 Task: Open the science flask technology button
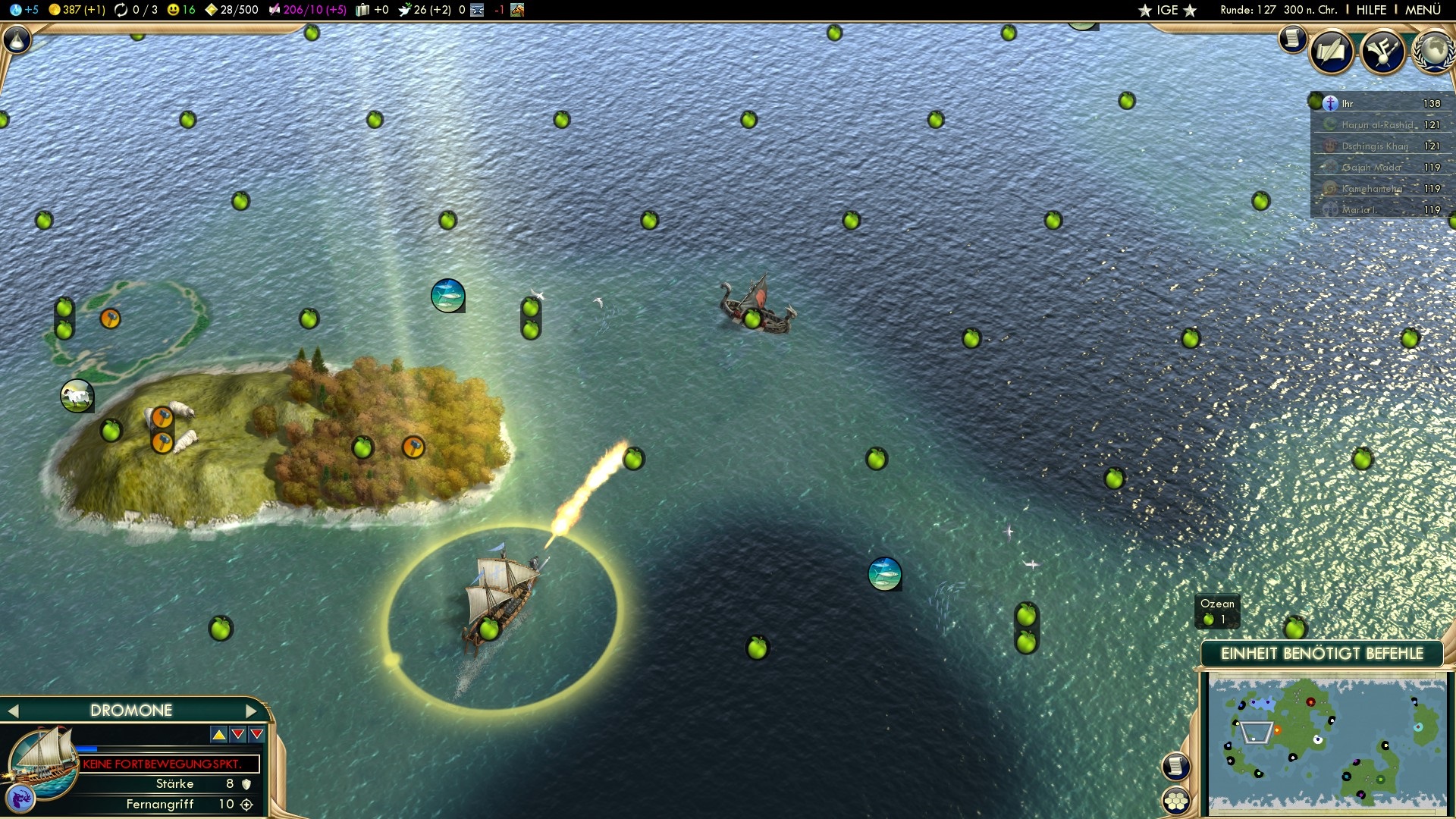pyautogui.click(x=17, y=39)
